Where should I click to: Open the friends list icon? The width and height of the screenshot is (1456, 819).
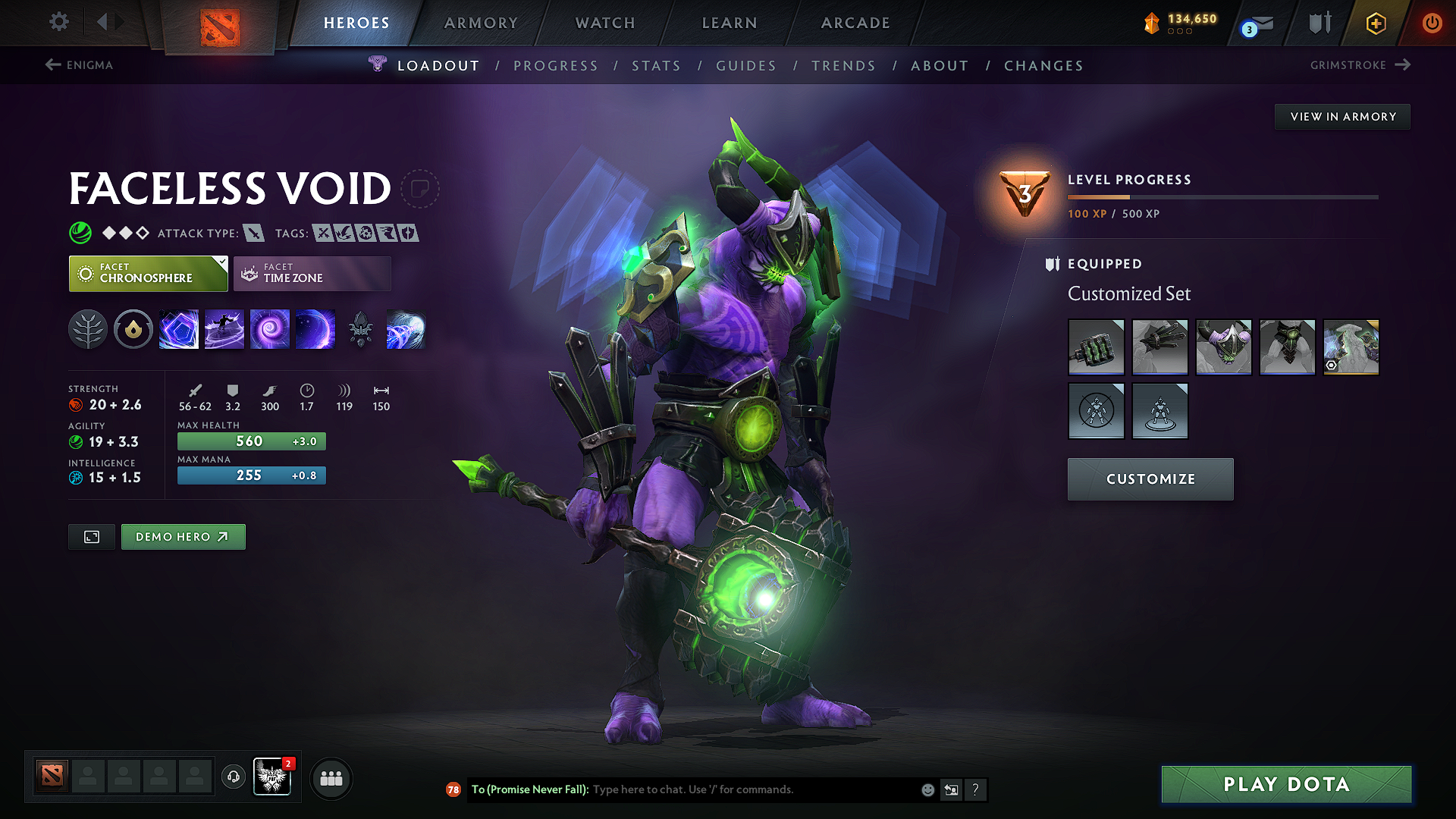[331, 778]
